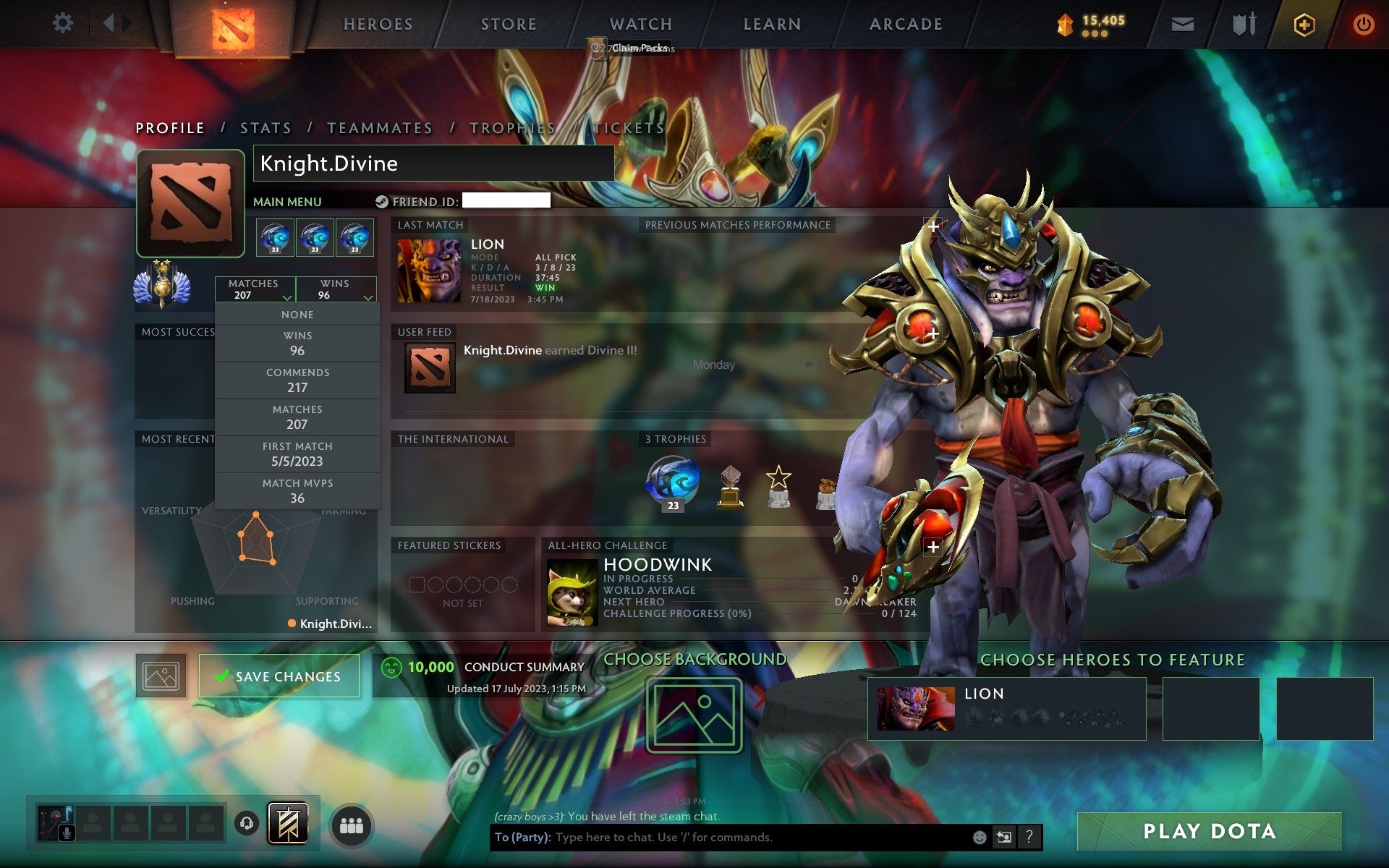Mute your microphone on the party avatar
1389x868 pixels.
coord(67,833)
